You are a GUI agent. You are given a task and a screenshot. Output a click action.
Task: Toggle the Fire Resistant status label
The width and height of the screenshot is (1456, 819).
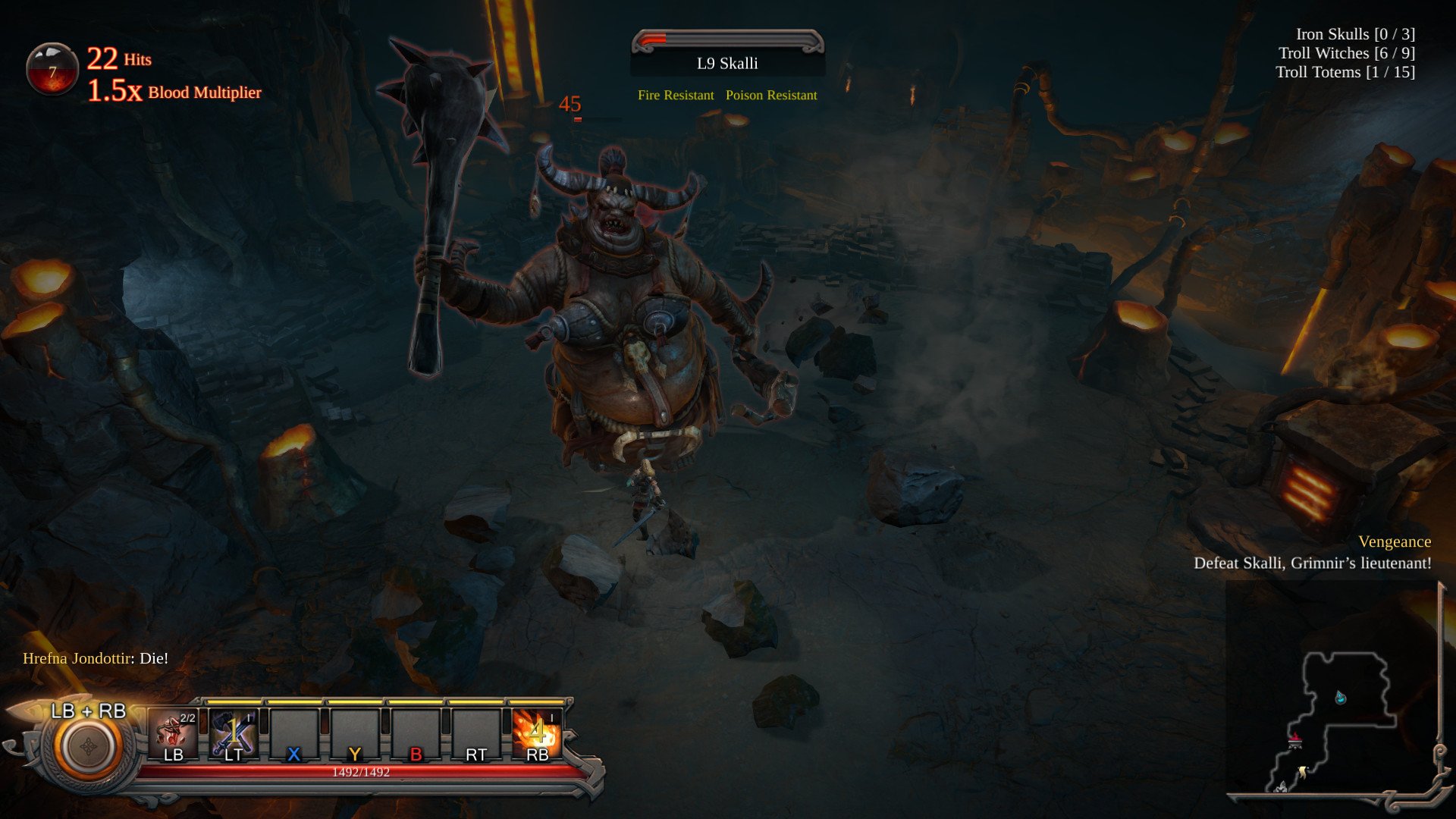675,96
